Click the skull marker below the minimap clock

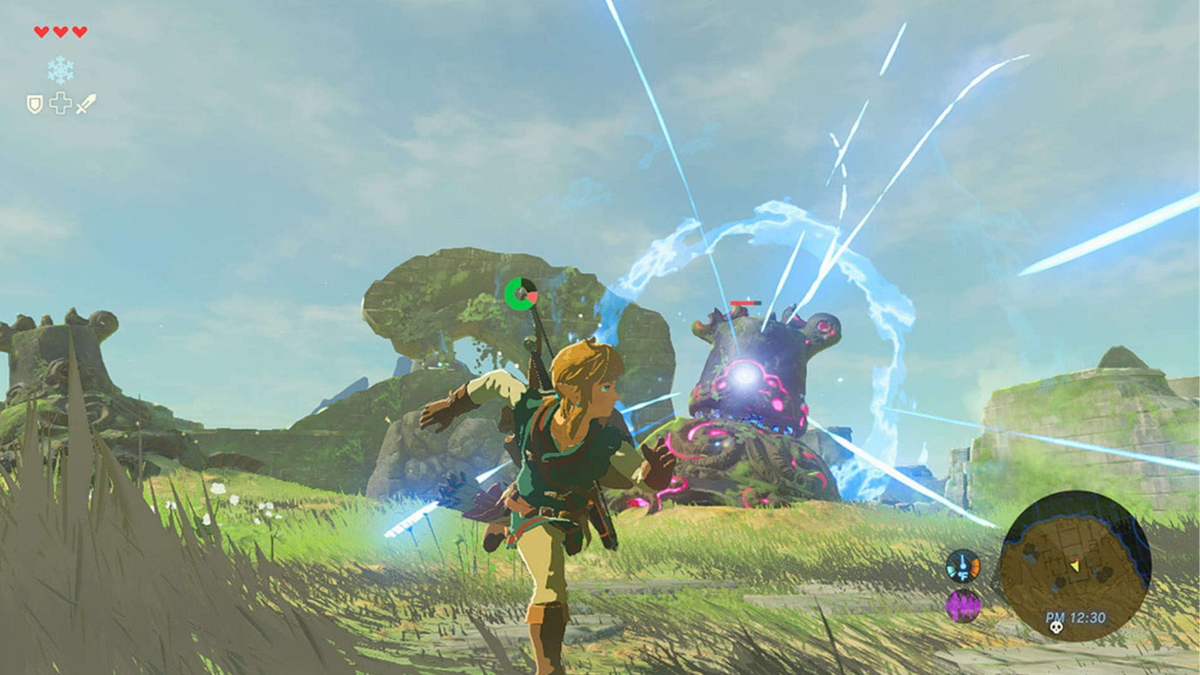[1056, 627]
